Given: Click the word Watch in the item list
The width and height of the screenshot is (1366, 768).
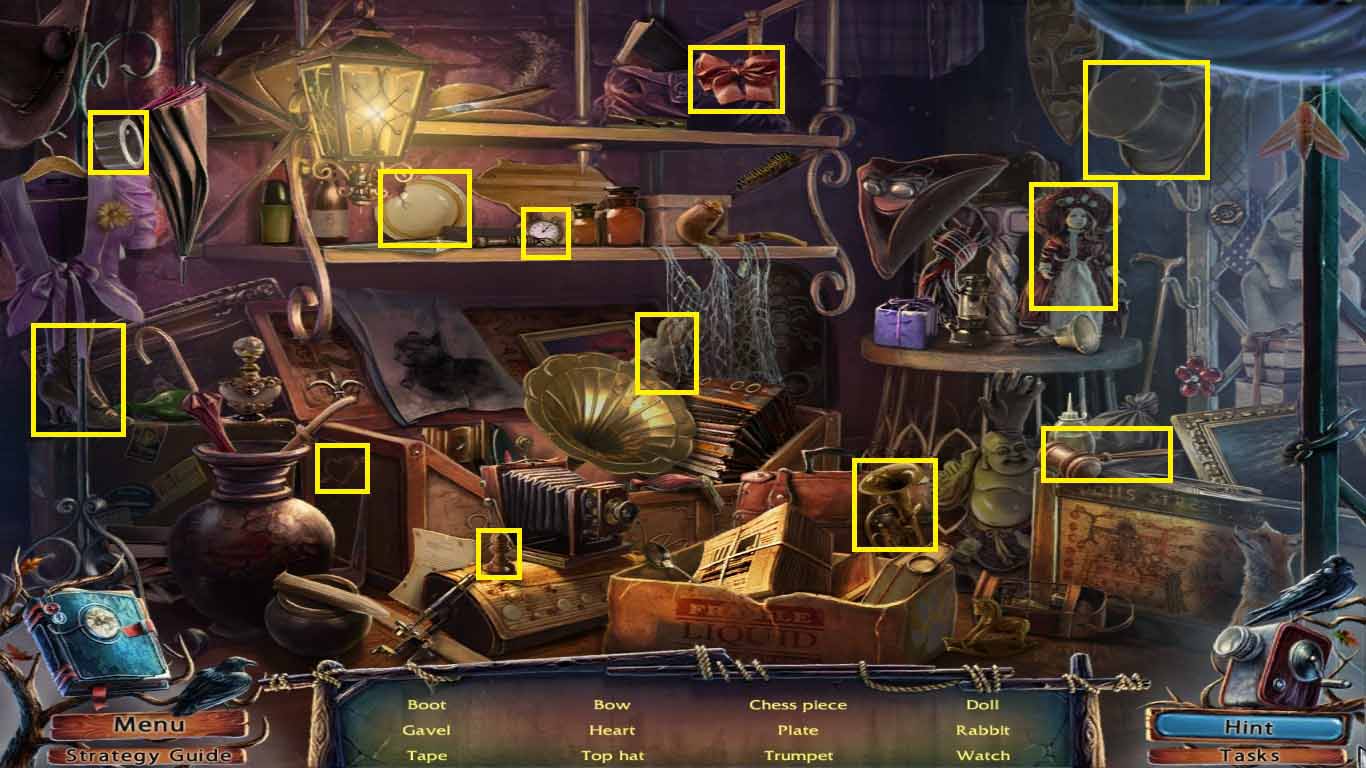Looking at the screenshot, I should point(983,755).
